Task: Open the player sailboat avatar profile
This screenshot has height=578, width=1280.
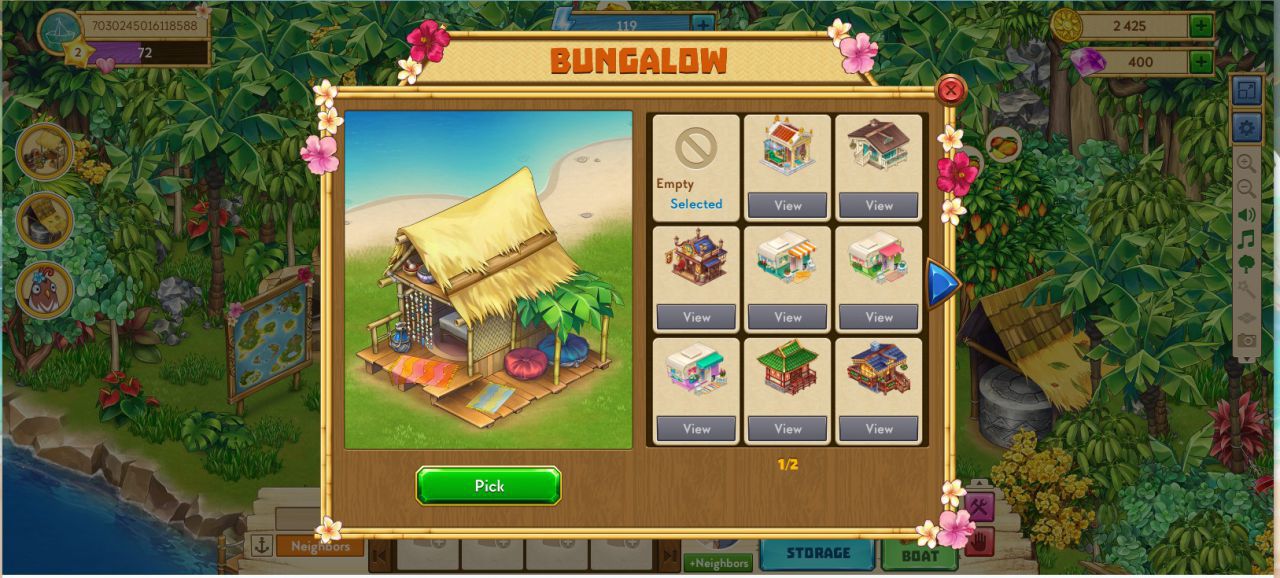Action: click(59, 30)
